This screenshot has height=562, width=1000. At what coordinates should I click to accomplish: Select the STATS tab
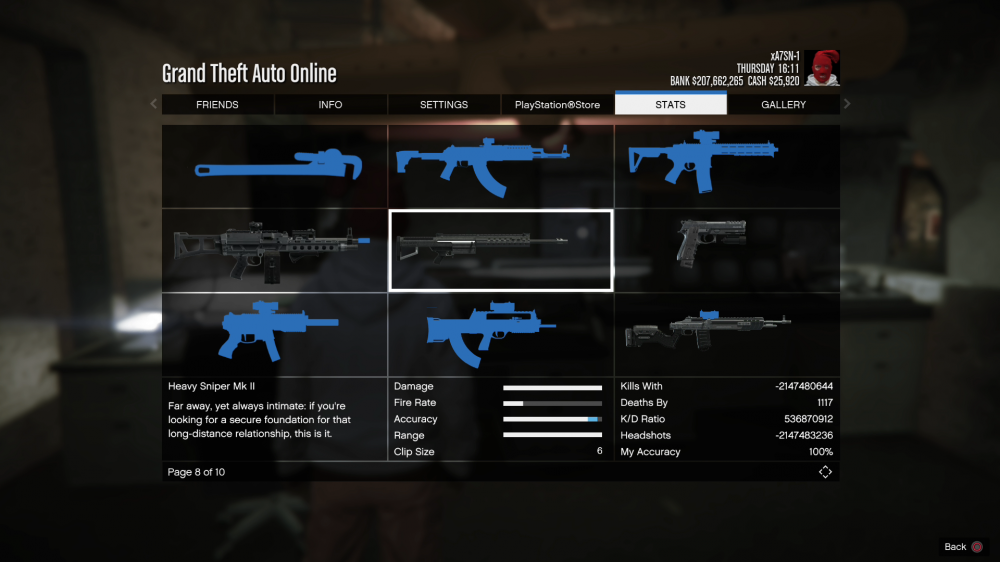coord(670,104)
